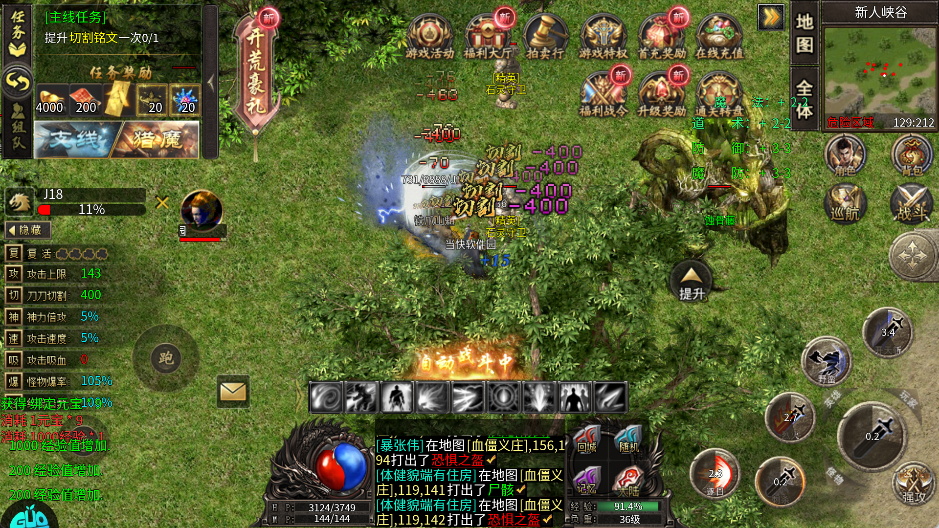
Task: Open the 福利大厅 welfare hall
Action: [488, 37]
